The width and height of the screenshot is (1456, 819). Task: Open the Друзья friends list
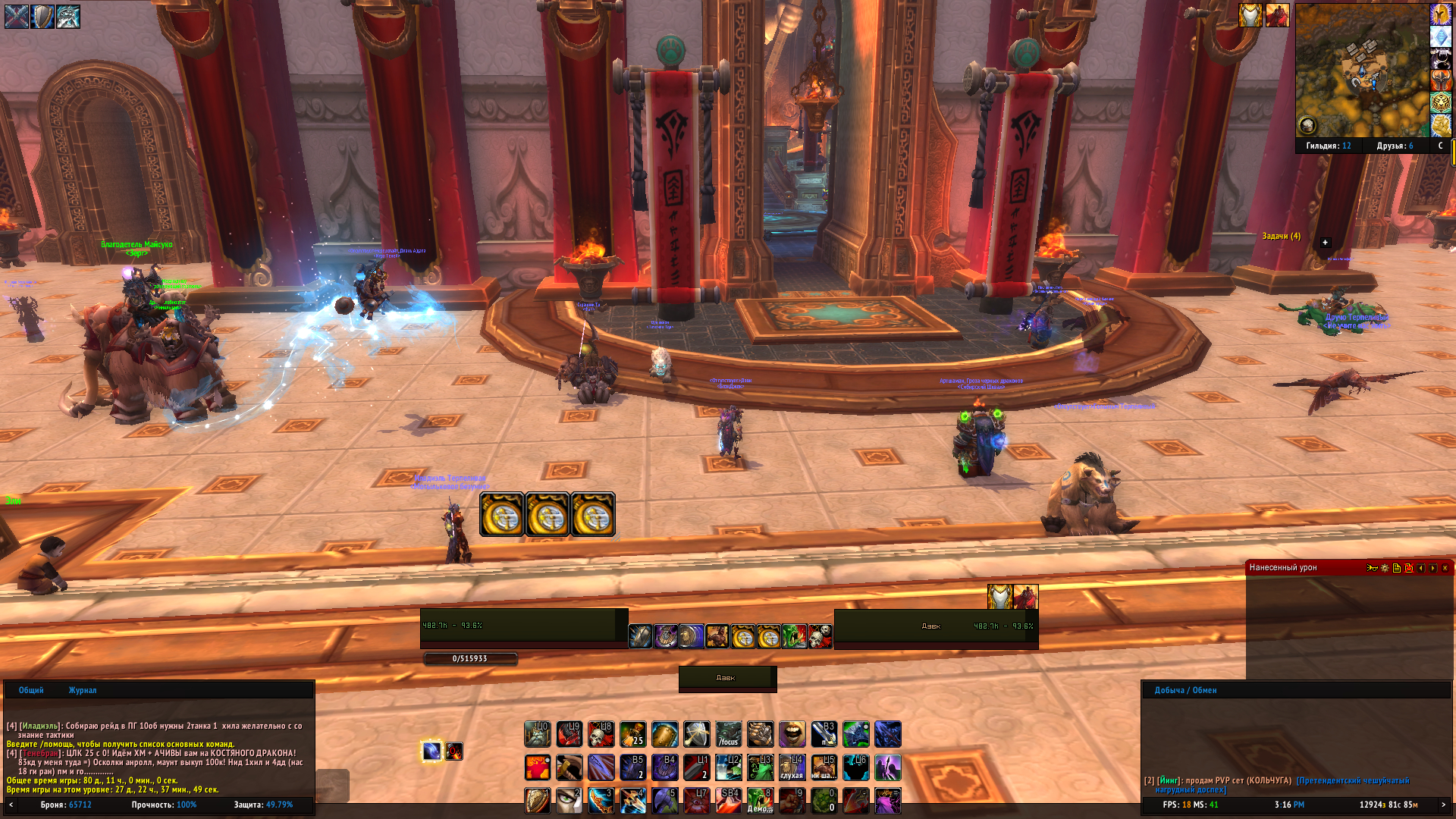pyautogui.click(x=1395, y=146)
